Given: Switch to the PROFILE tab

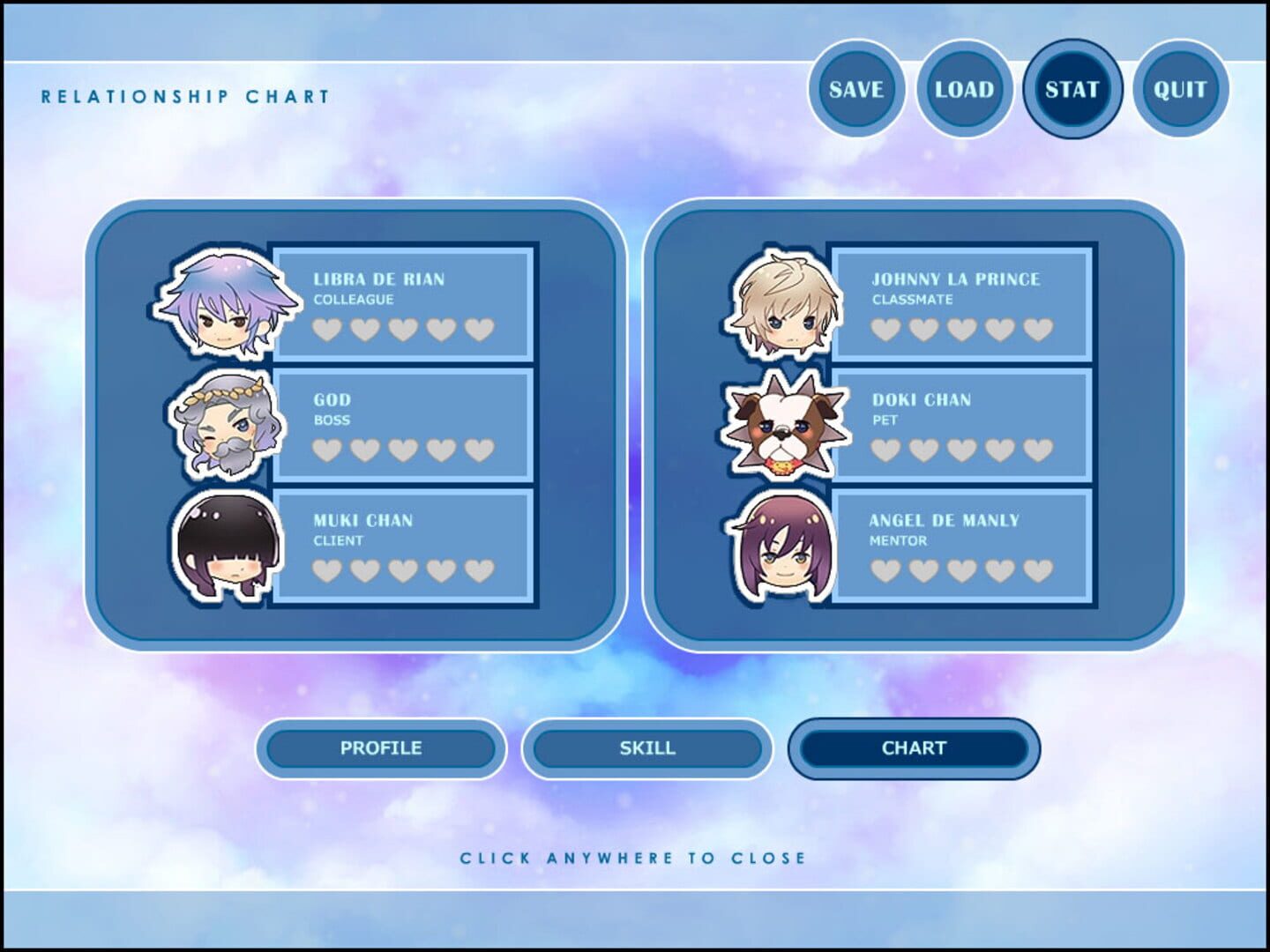Looking at the screenshot, I should 380,748.
